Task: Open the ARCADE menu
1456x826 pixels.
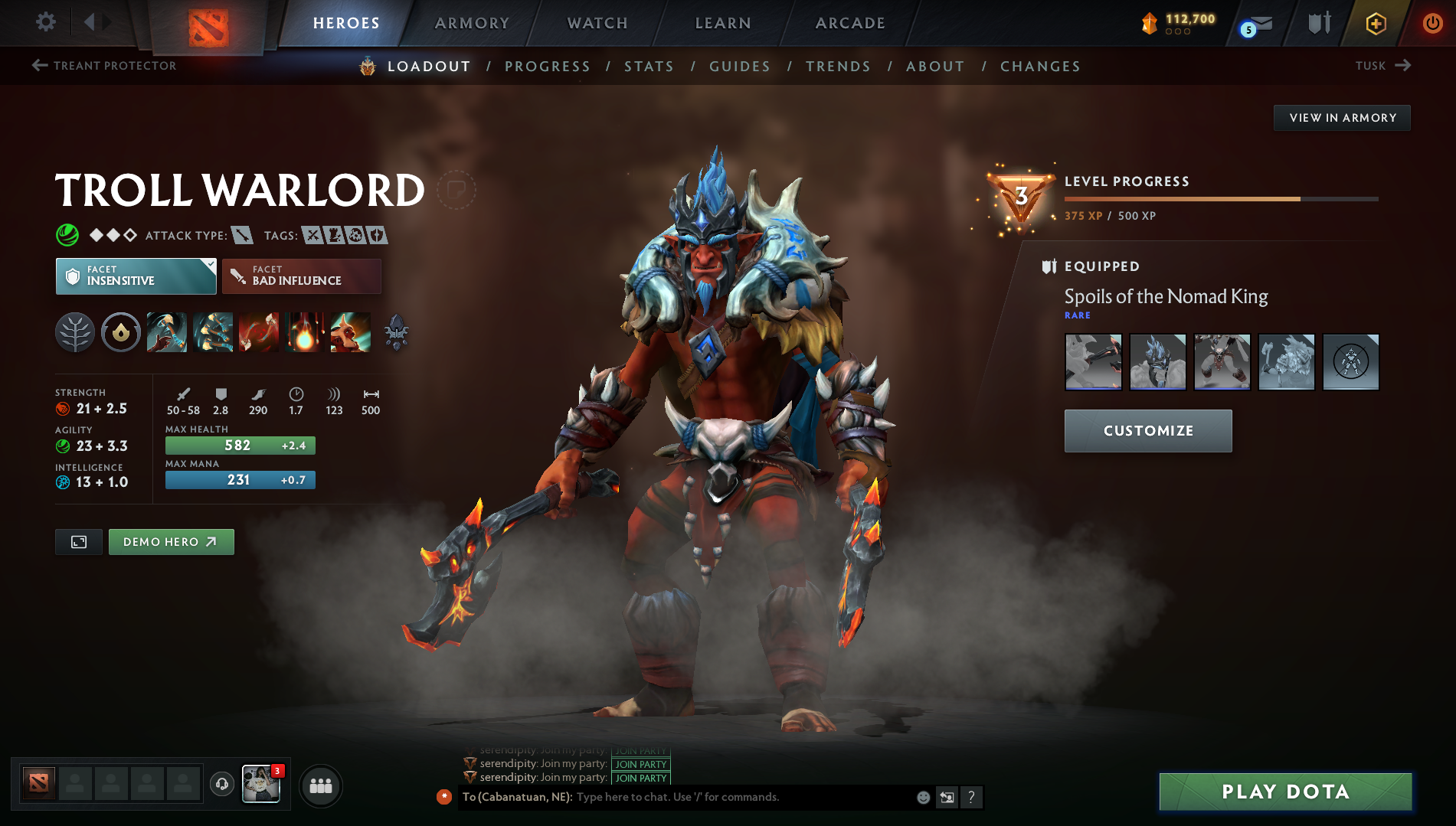Action: point(849,22)
